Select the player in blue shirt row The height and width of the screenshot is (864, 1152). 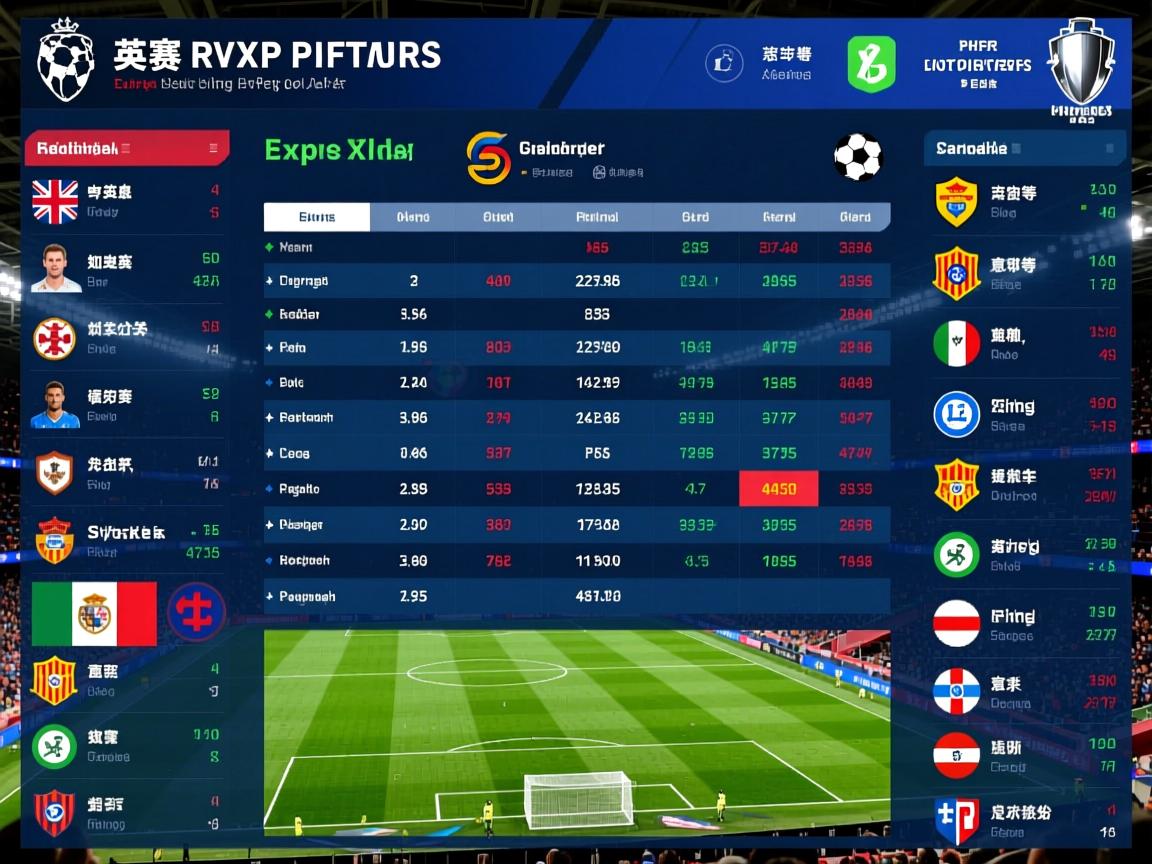(124, 405)
